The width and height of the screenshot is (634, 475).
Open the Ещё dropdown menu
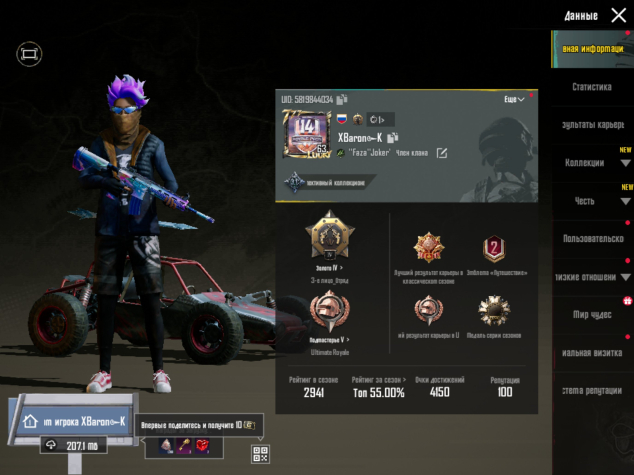[x=514, y=100]
